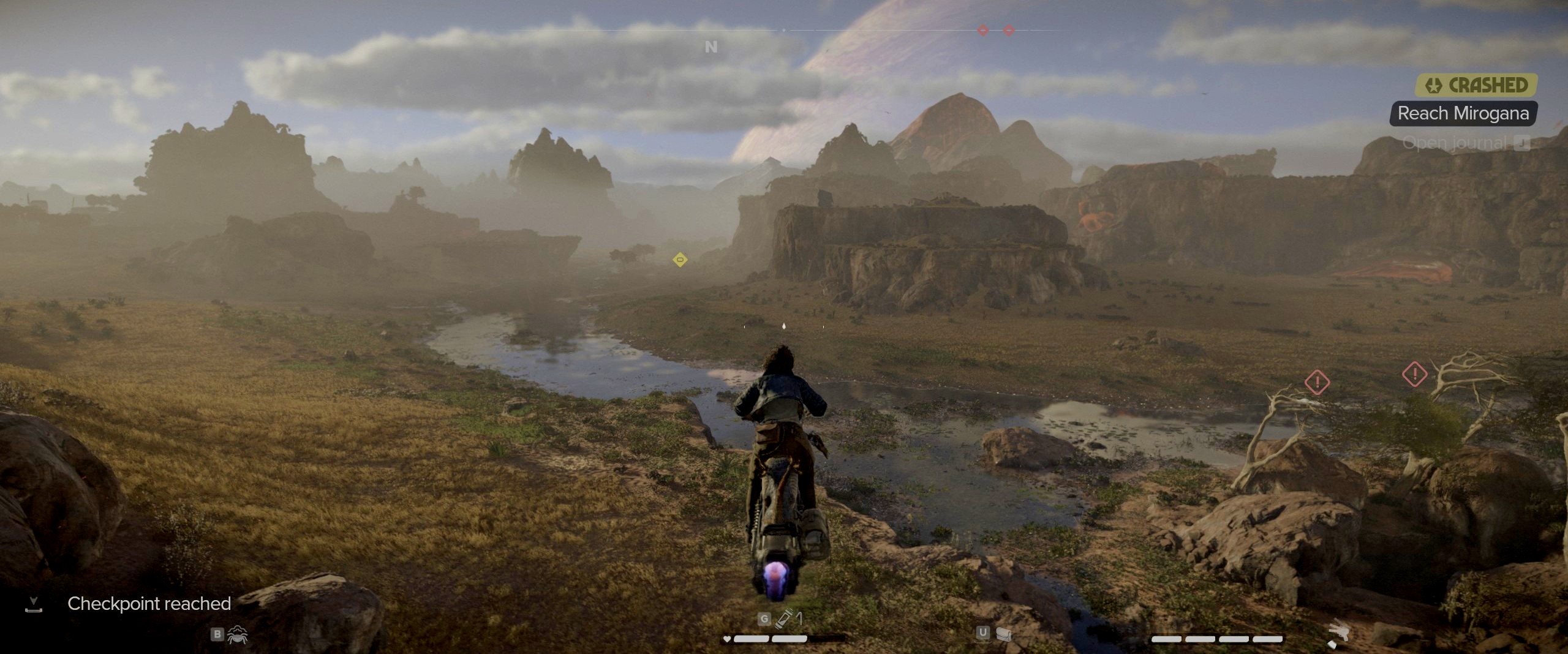Click the checkpoint save icon
This screenshot has height=654, width=1568.
[34, 604]
